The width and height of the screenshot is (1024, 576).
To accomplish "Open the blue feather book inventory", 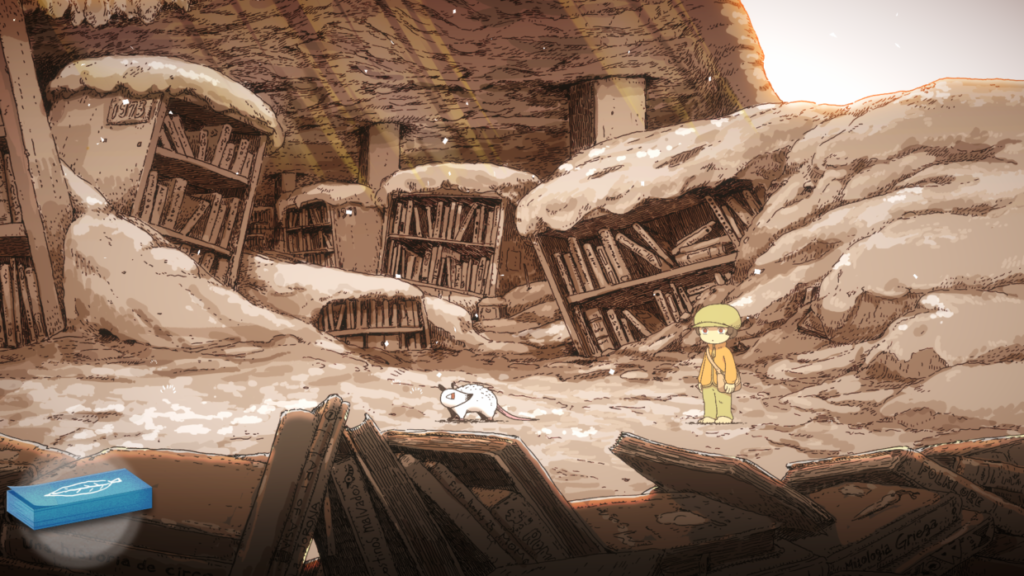I will tap(79, 497).
